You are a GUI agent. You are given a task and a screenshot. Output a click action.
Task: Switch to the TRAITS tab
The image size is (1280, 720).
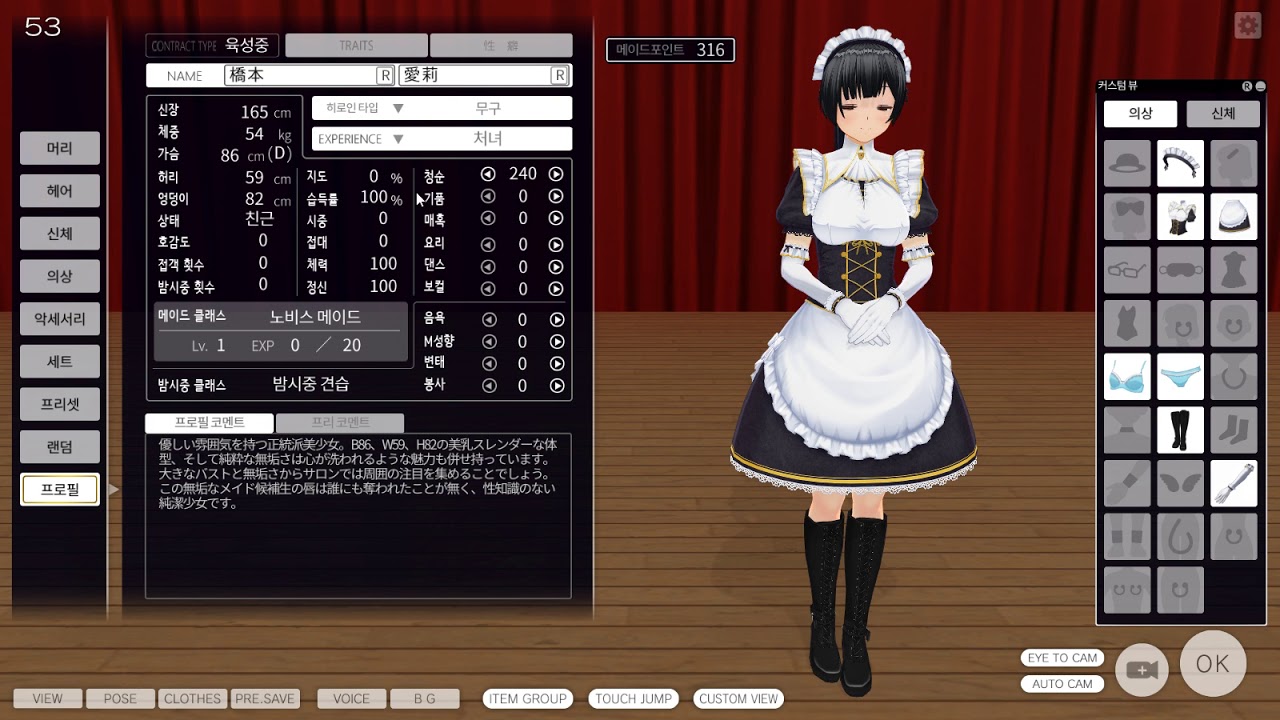tap(356, 46)
